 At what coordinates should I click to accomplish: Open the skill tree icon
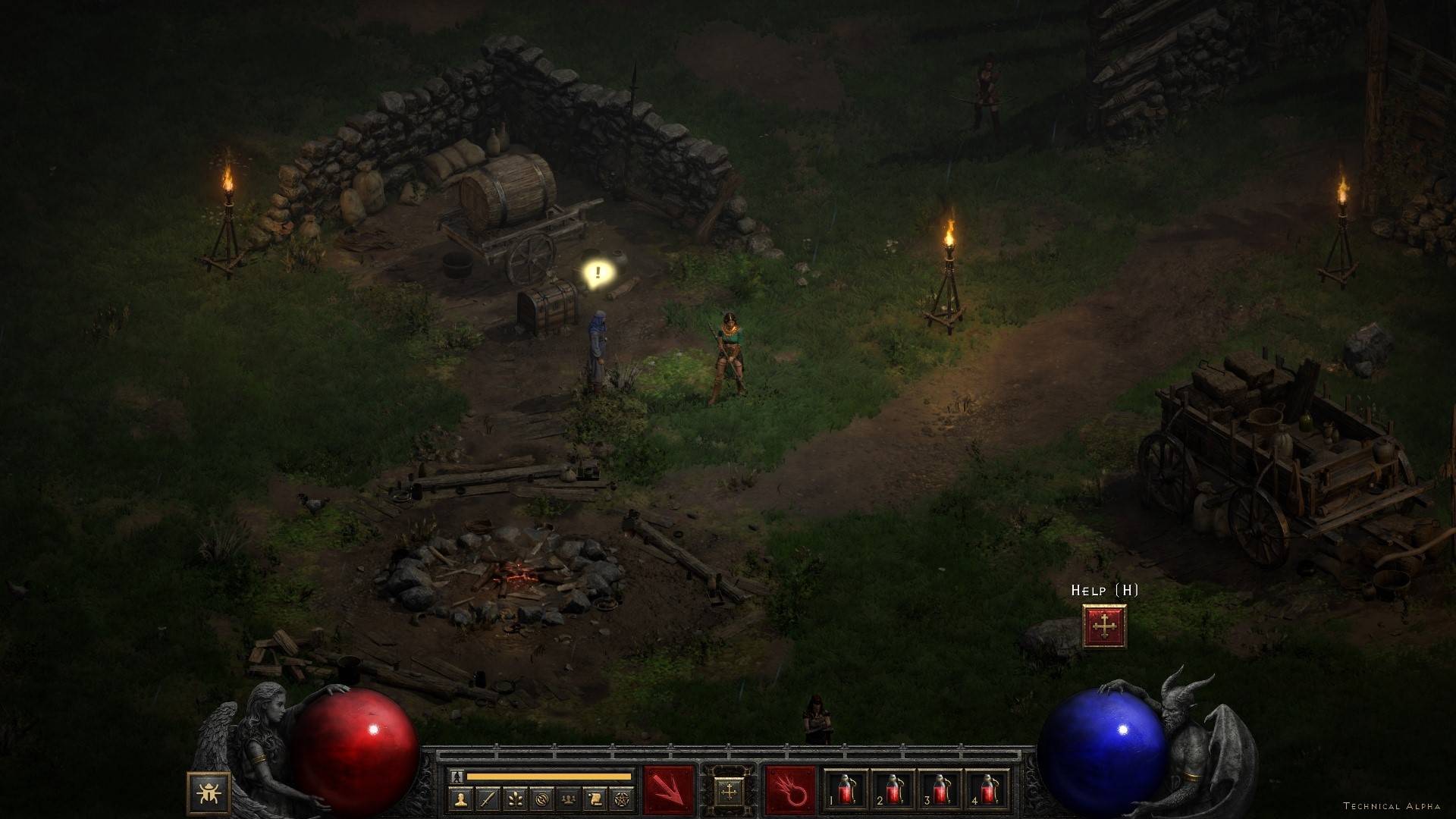point(515,799)
